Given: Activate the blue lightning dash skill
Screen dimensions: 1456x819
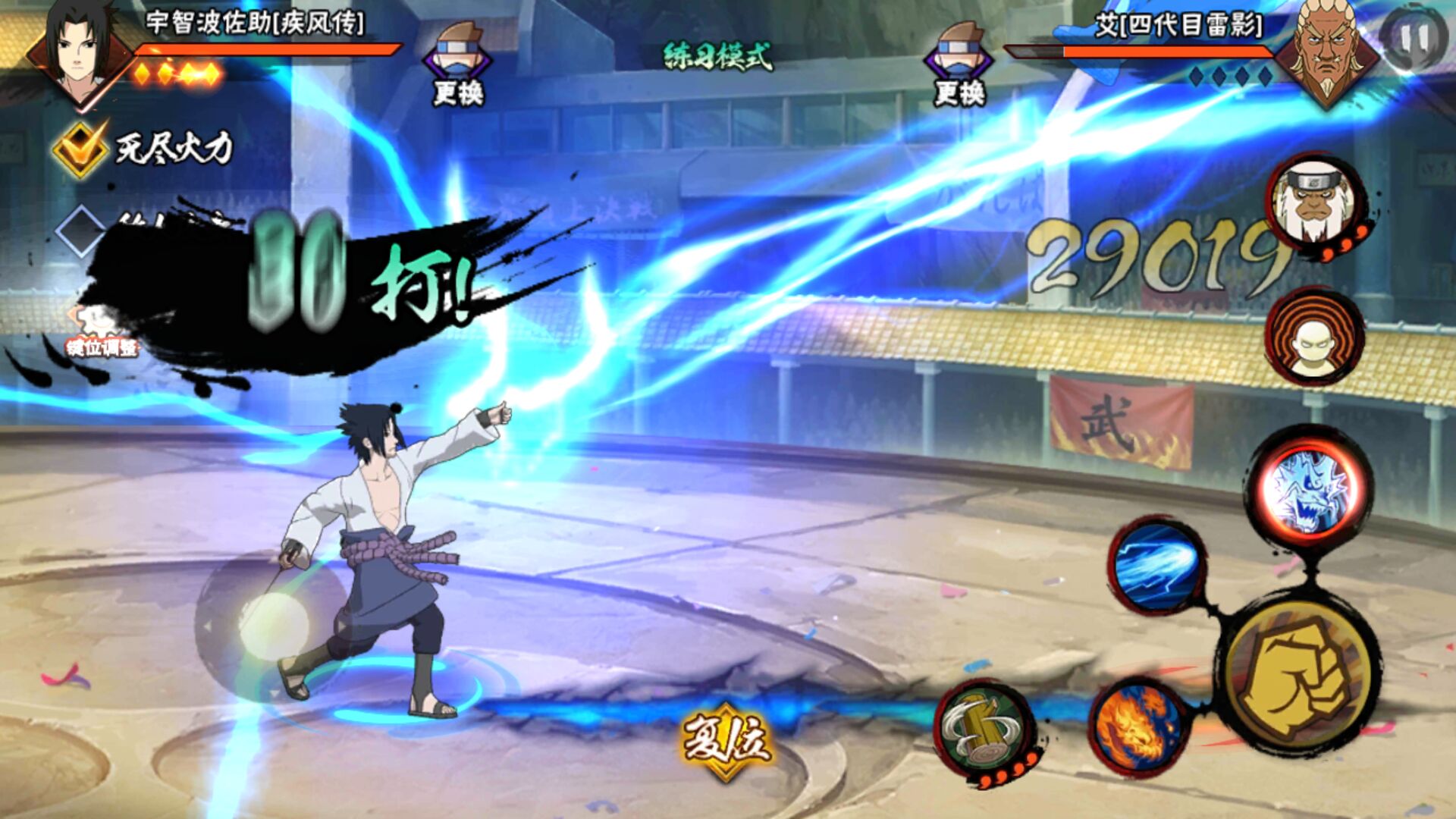Looking at the screenshot, I should (1157, 566).
